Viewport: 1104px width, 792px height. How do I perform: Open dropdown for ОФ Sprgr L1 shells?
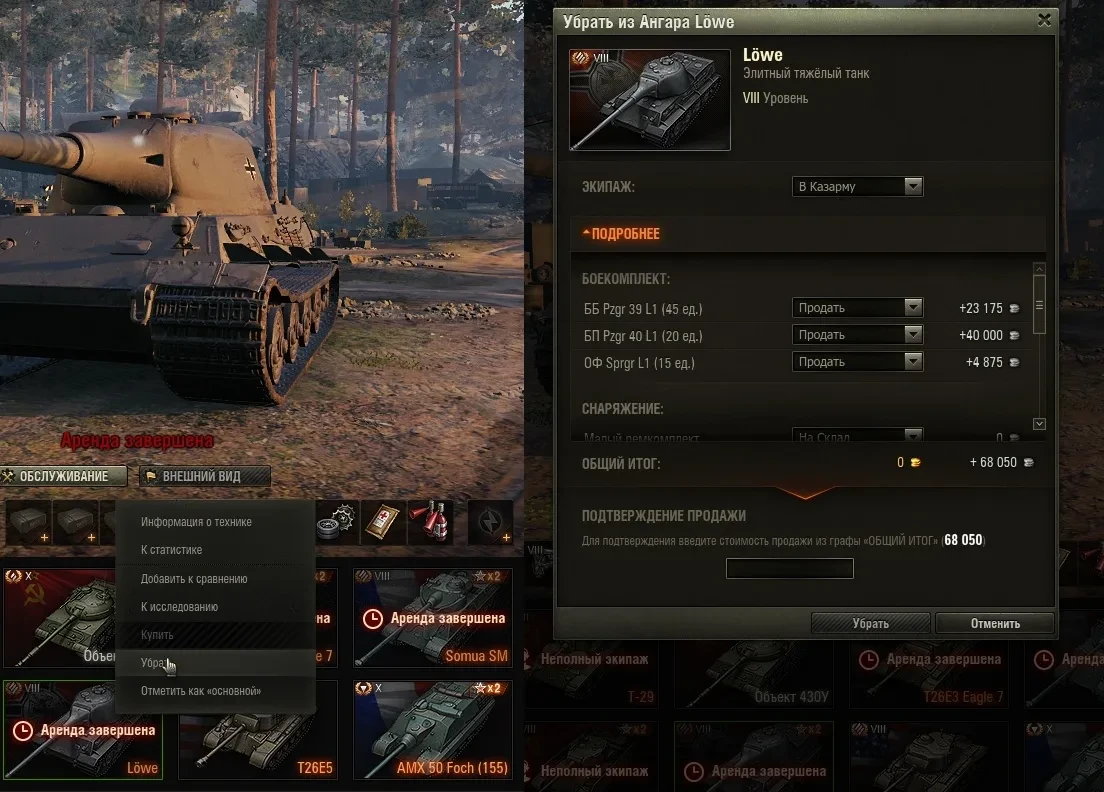pos(858,362)
